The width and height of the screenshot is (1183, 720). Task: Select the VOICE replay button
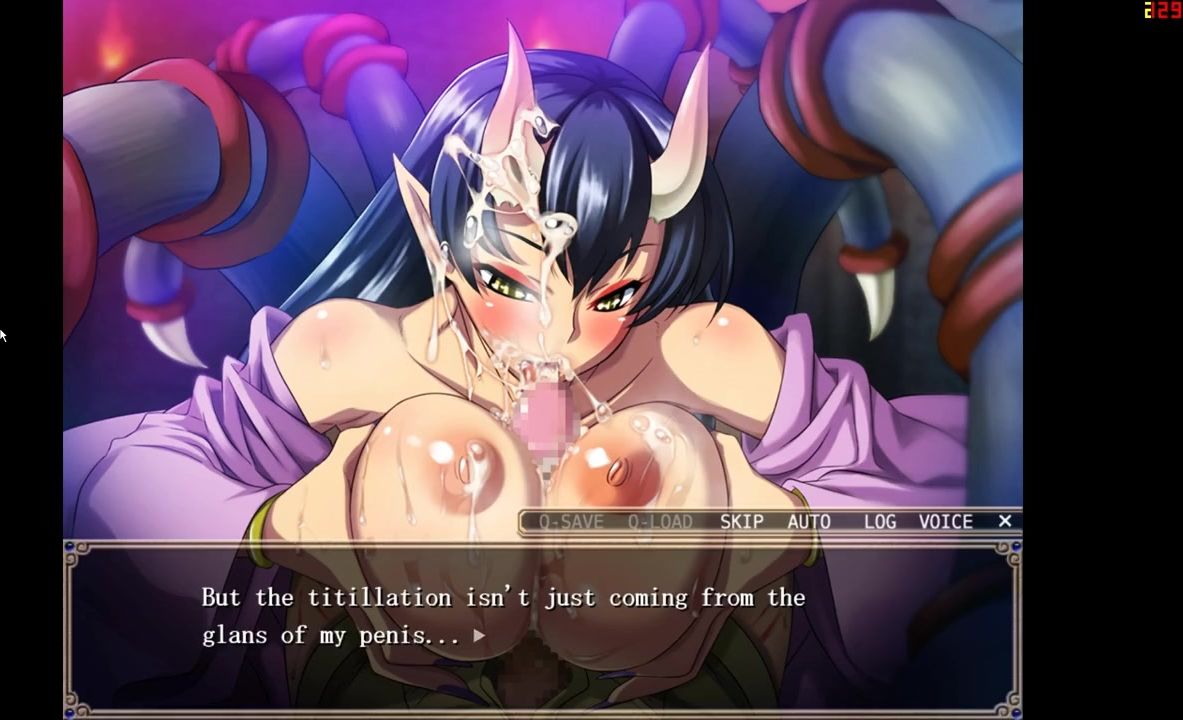pyautogui.click(x=945, y=522)
